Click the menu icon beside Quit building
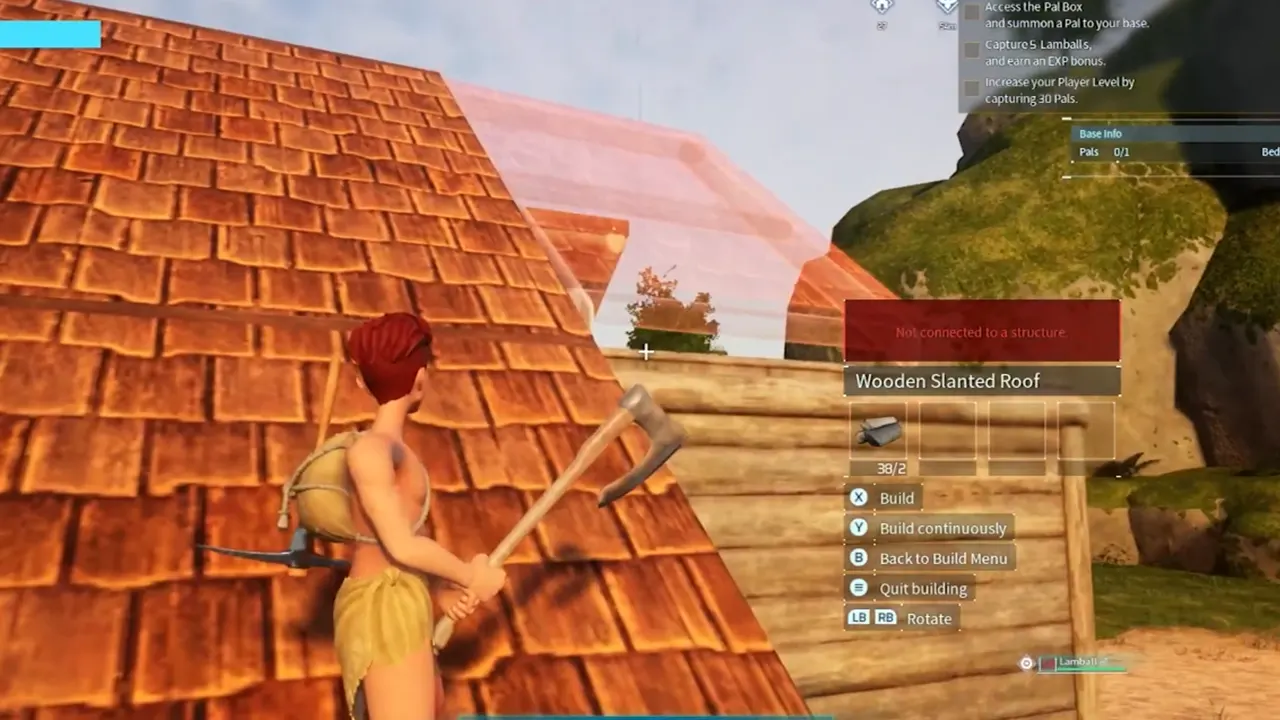Screen dimensions: 1280x720 tap(858, 588)
